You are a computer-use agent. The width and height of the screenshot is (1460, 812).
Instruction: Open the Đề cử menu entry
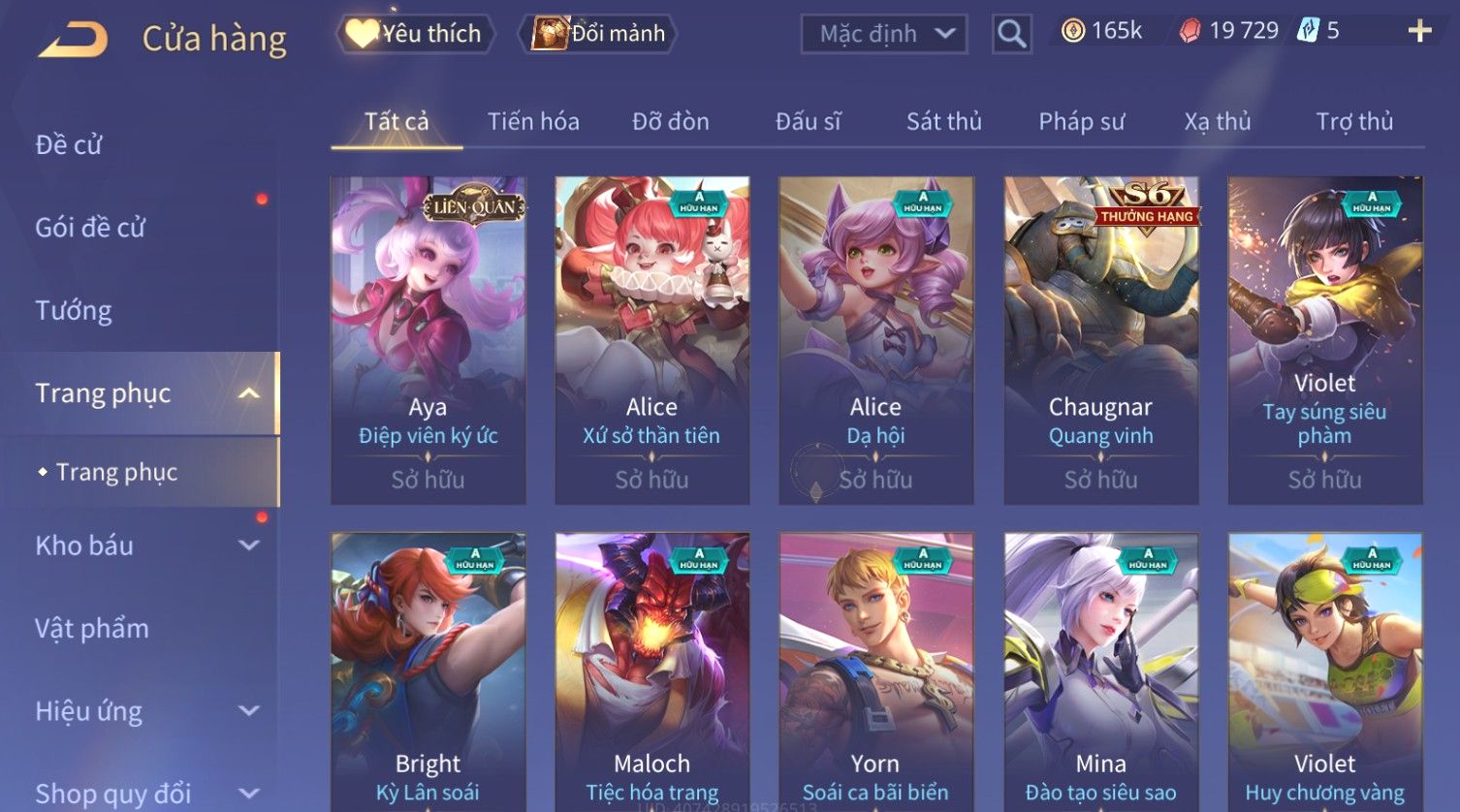pos(69,145)
